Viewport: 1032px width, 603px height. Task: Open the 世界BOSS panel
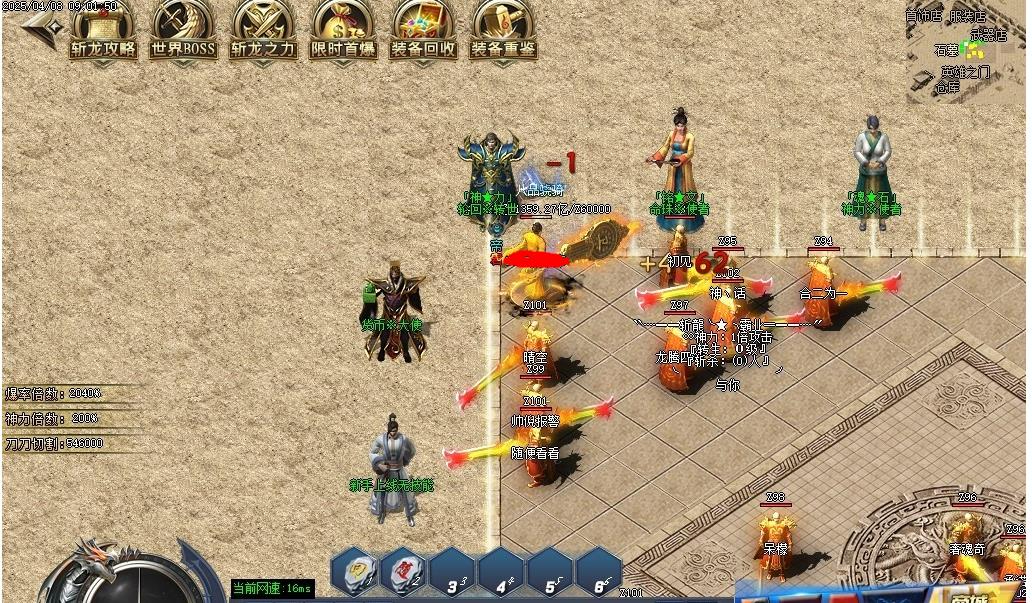coord(183,29)
